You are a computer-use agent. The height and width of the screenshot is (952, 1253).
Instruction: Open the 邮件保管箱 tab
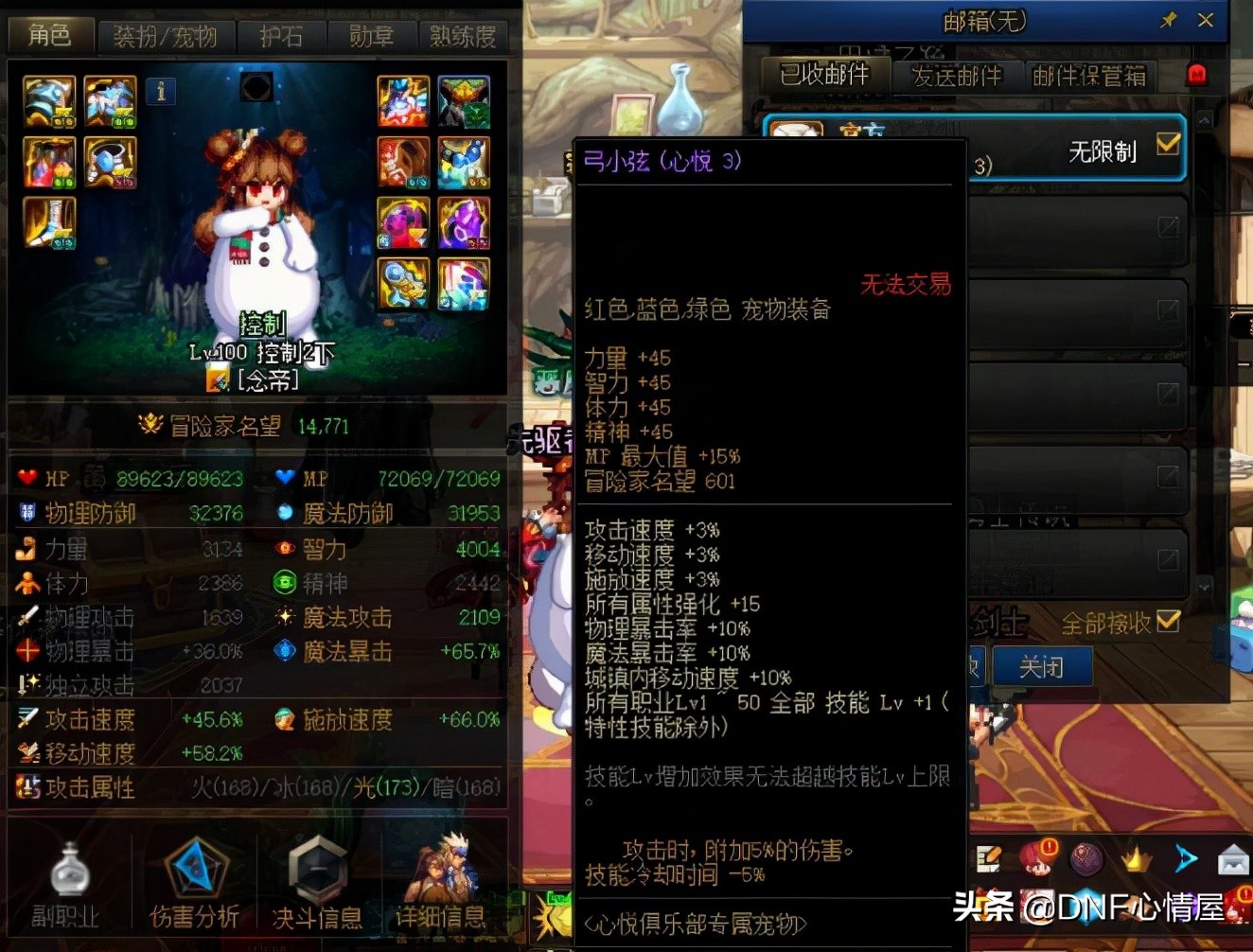[x=1090, y=76]
